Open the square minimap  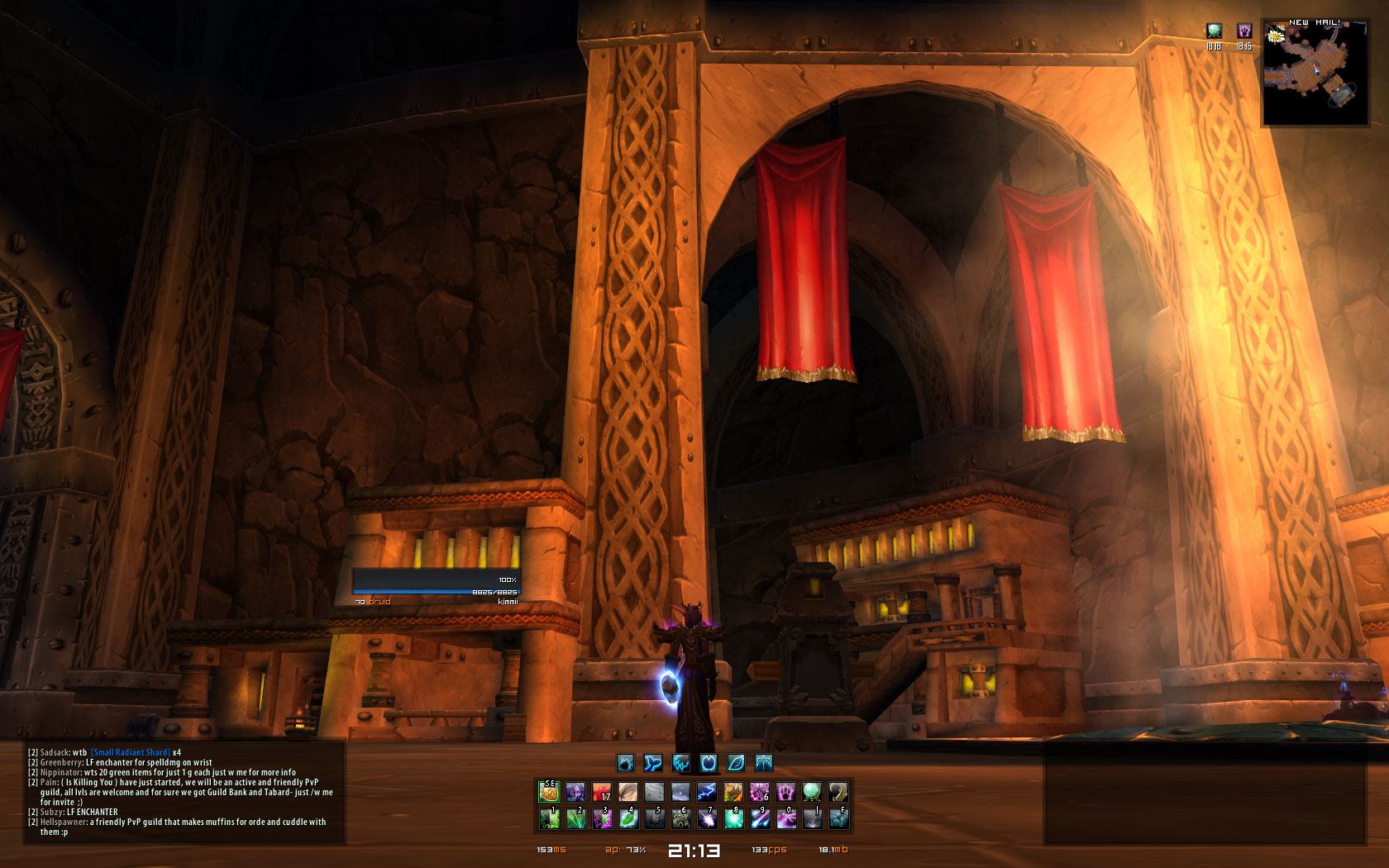(x=1315, y=73)
